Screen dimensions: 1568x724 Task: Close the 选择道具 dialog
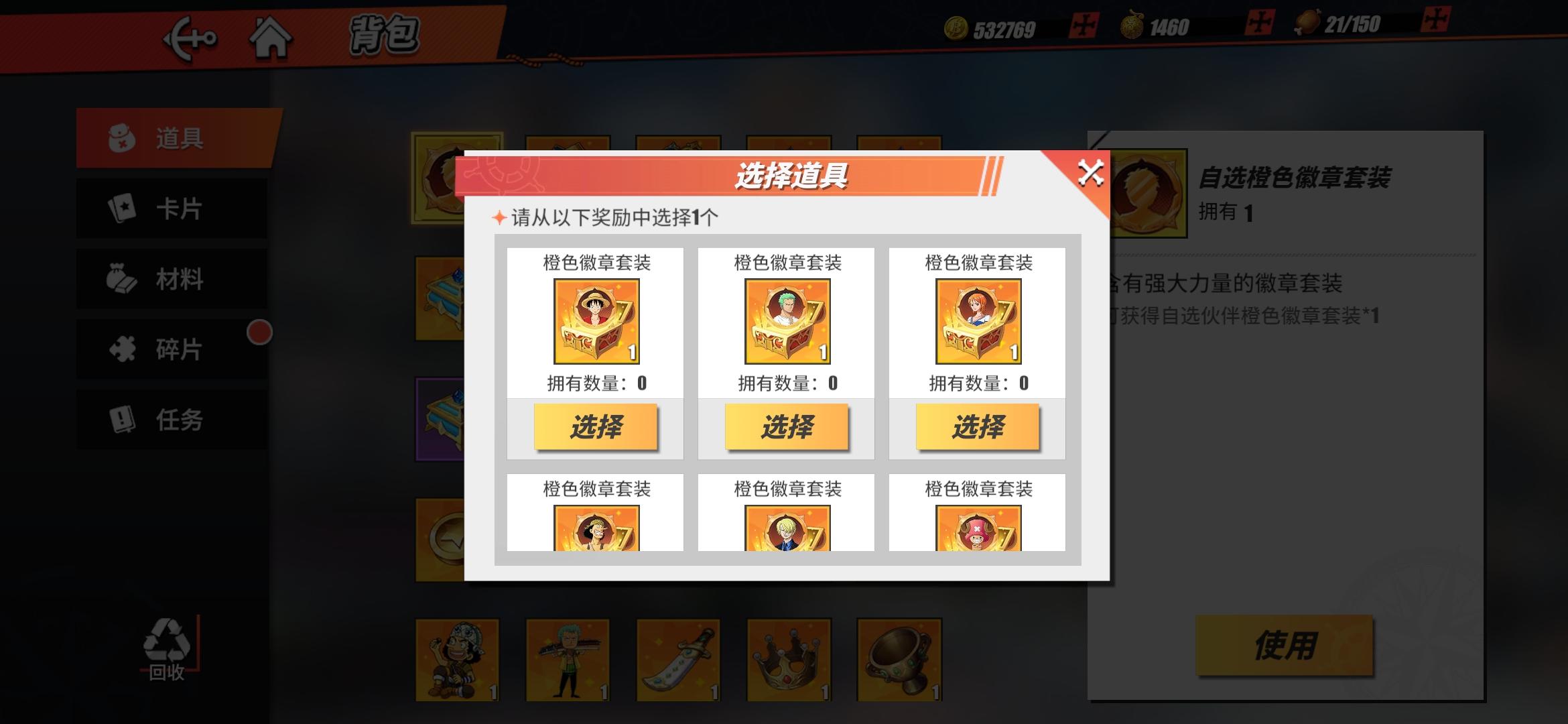click(1091, 173)
